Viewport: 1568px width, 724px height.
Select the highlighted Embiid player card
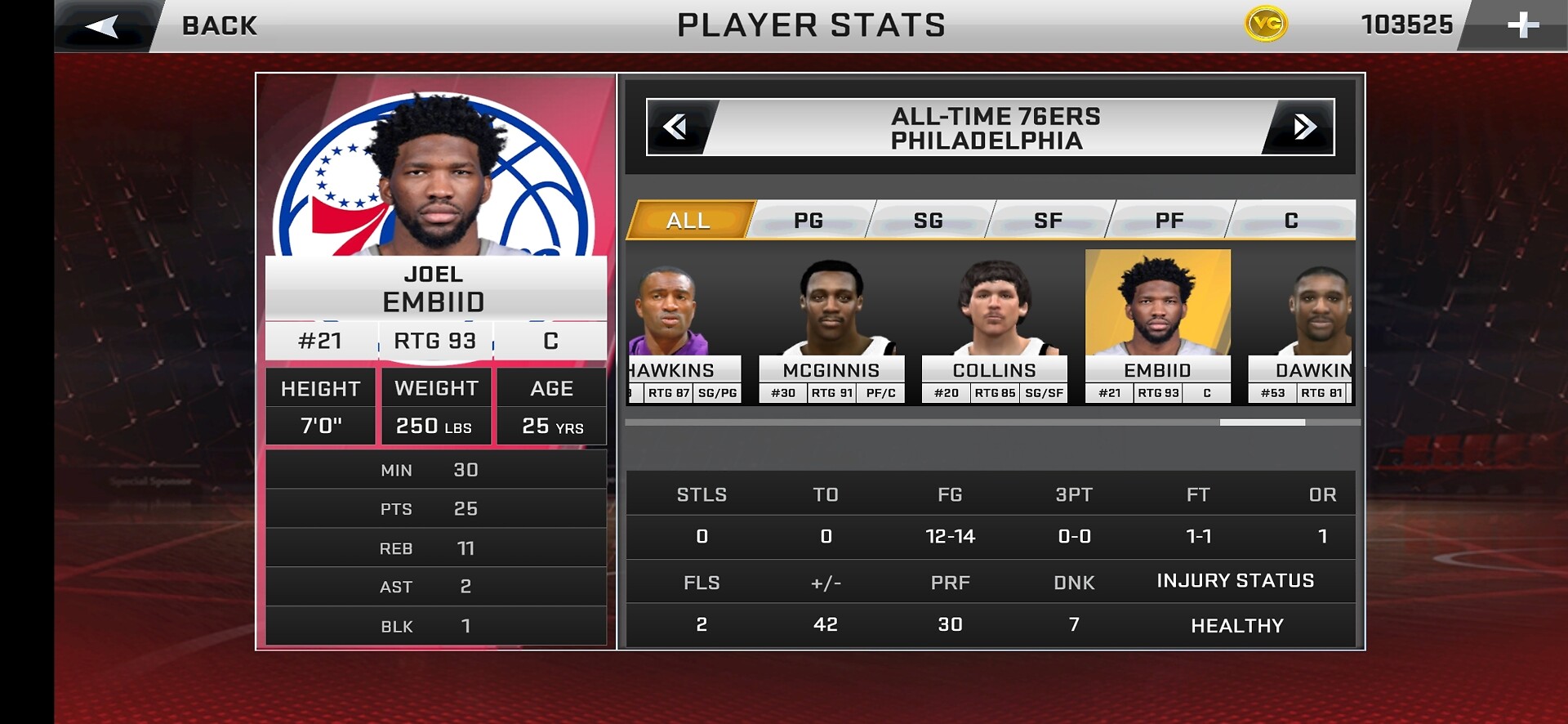pos(1157,327)
